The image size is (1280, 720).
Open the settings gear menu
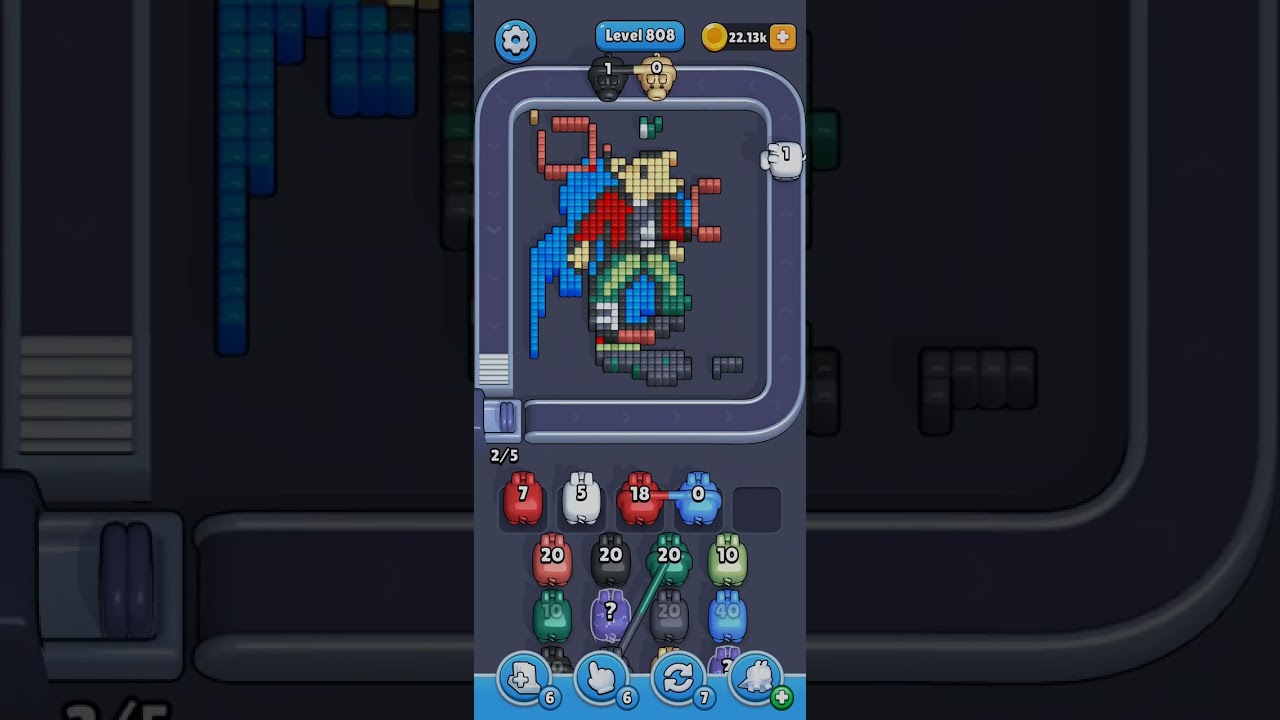click(515, 40)
